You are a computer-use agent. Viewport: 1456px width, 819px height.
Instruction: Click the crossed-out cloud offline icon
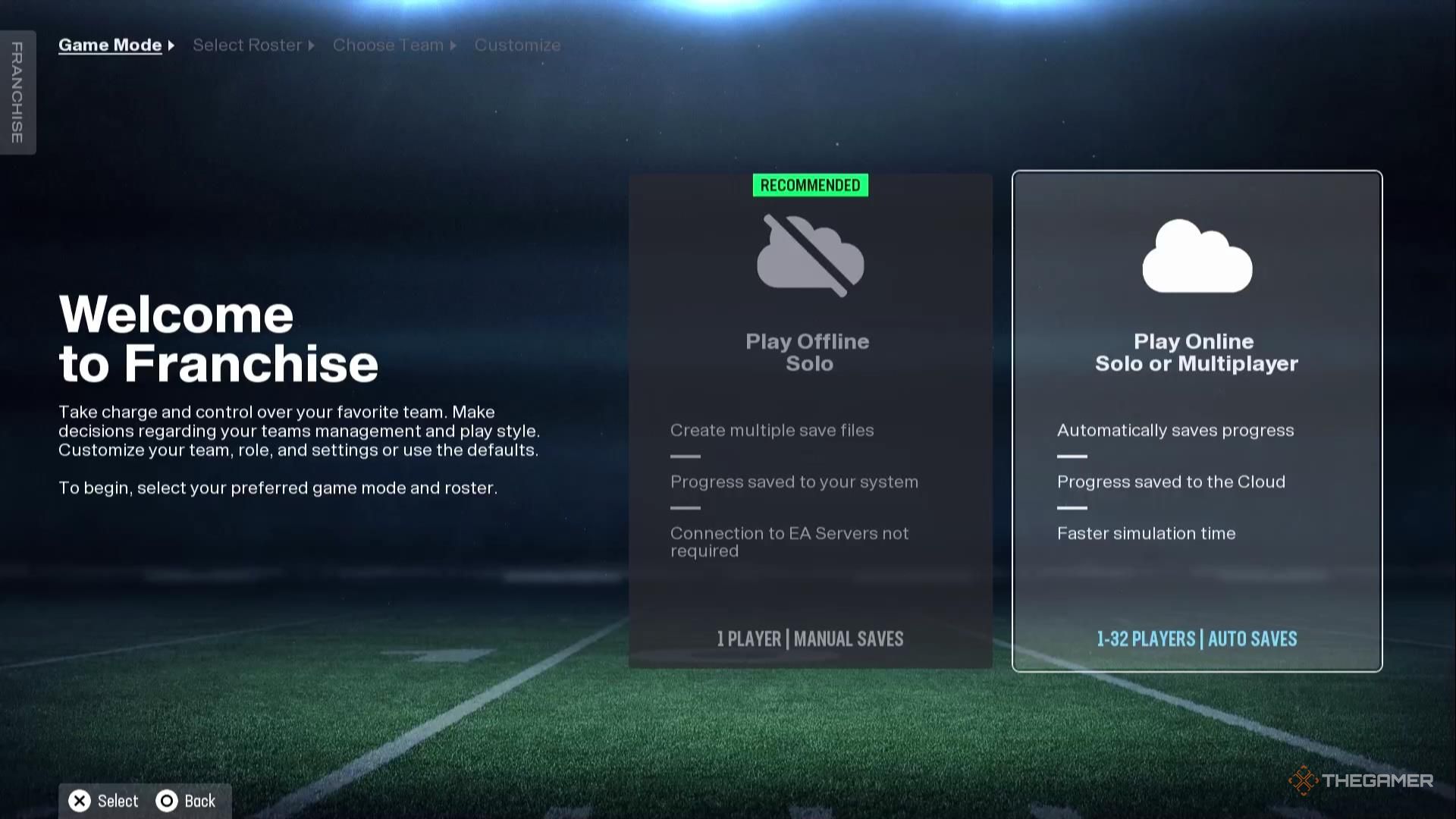point(809,258)
